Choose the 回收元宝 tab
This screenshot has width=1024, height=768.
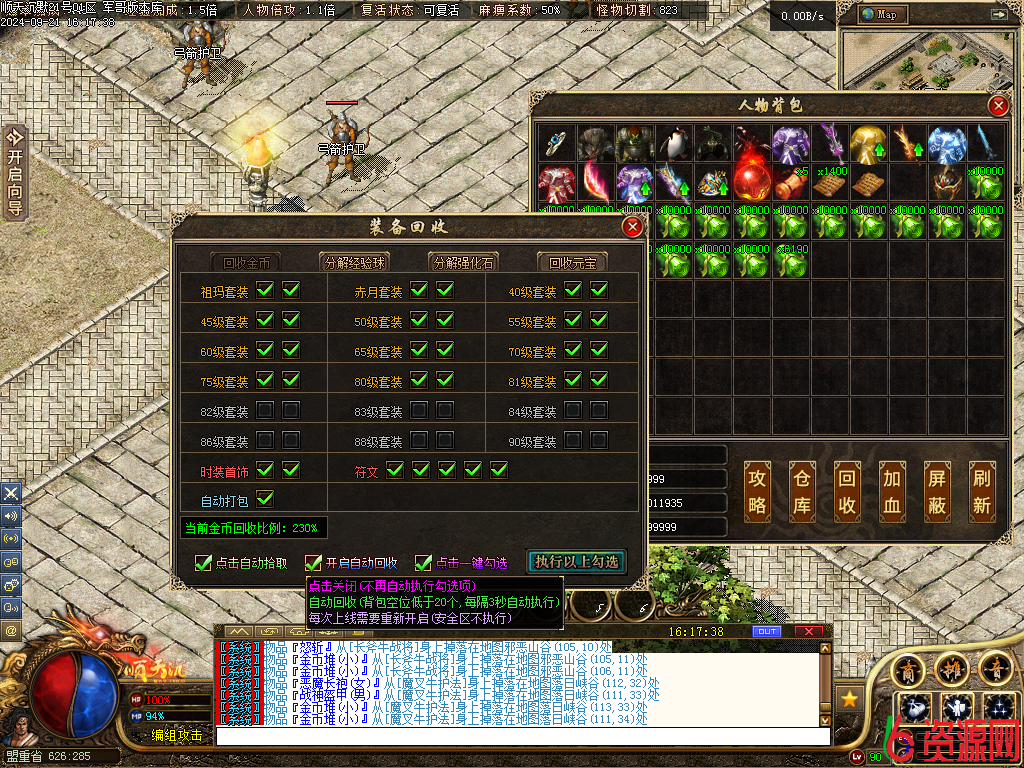(x=572, y=263)
